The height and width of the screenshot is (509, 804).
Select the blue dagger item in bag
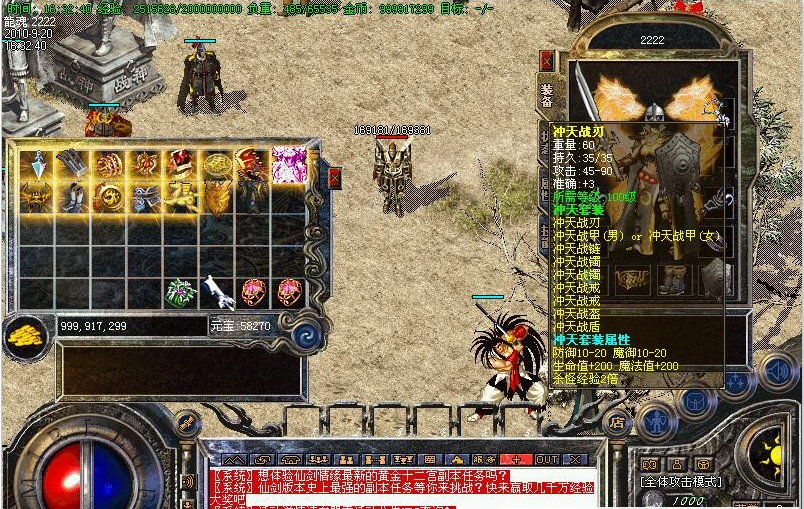coord(36,164)
